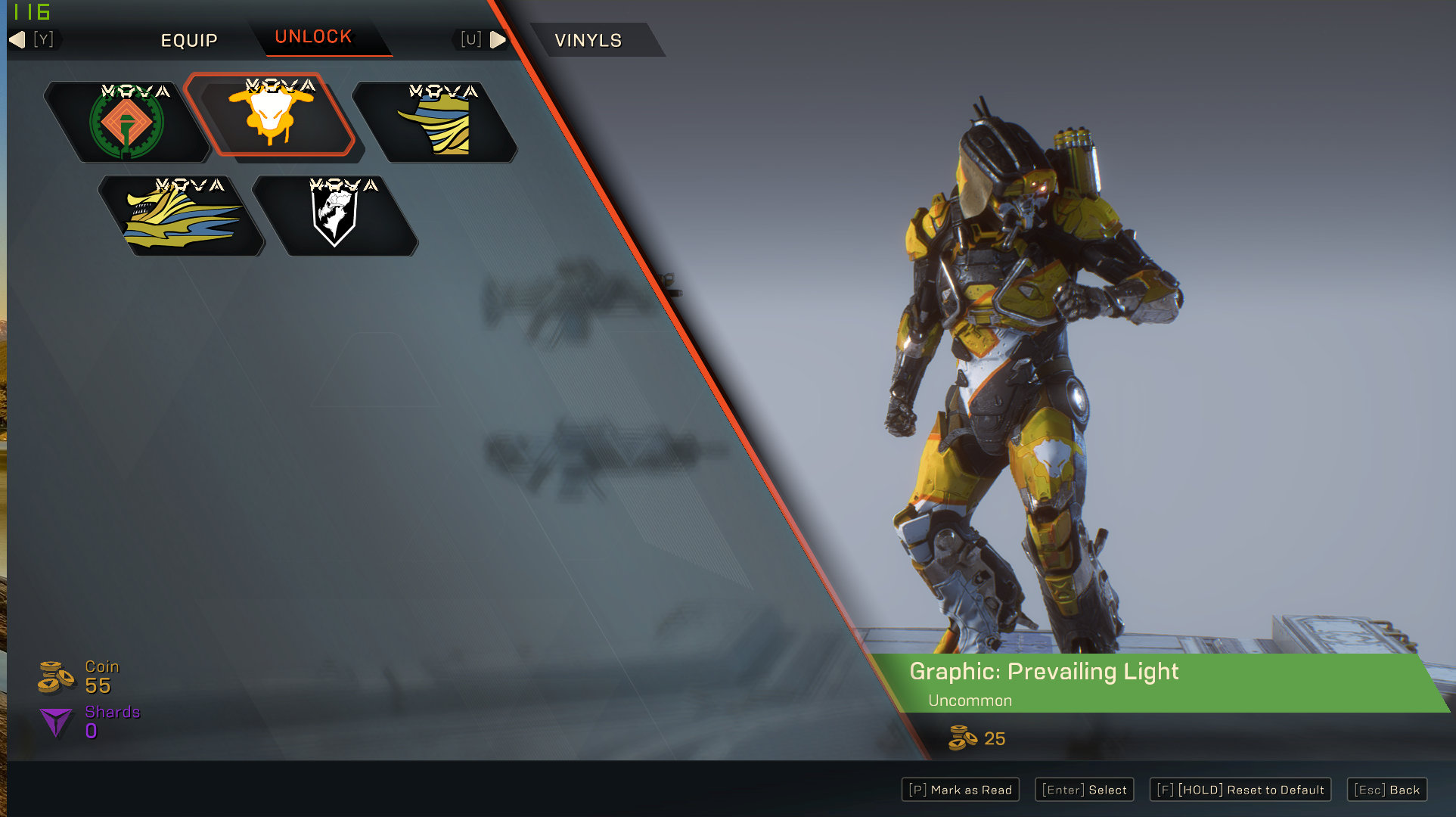
Task: Select the orange dripping beast-head graphic
Action: coord(271,115)
